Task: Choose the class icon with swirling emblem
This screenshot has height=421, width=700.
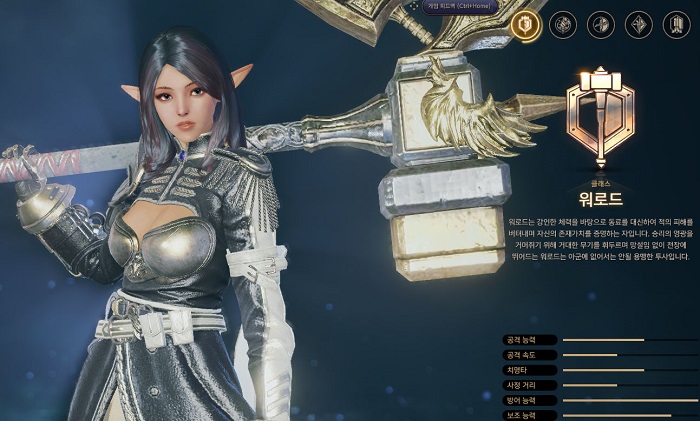Action: click(562, 24)
